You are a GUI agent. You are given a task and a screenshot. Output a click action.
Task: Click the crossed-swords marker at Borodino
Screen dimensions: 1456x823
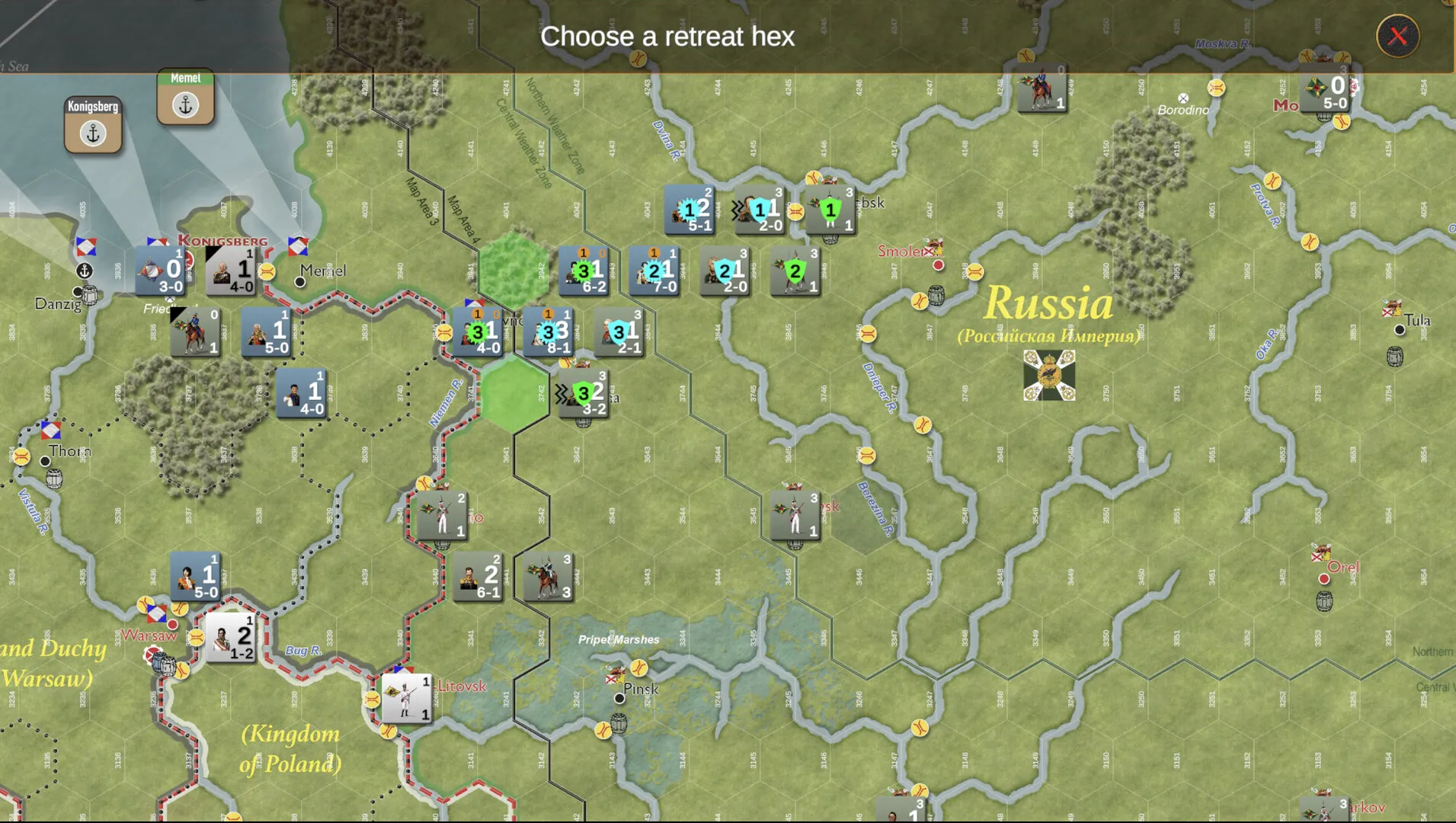coord(1183,98)
